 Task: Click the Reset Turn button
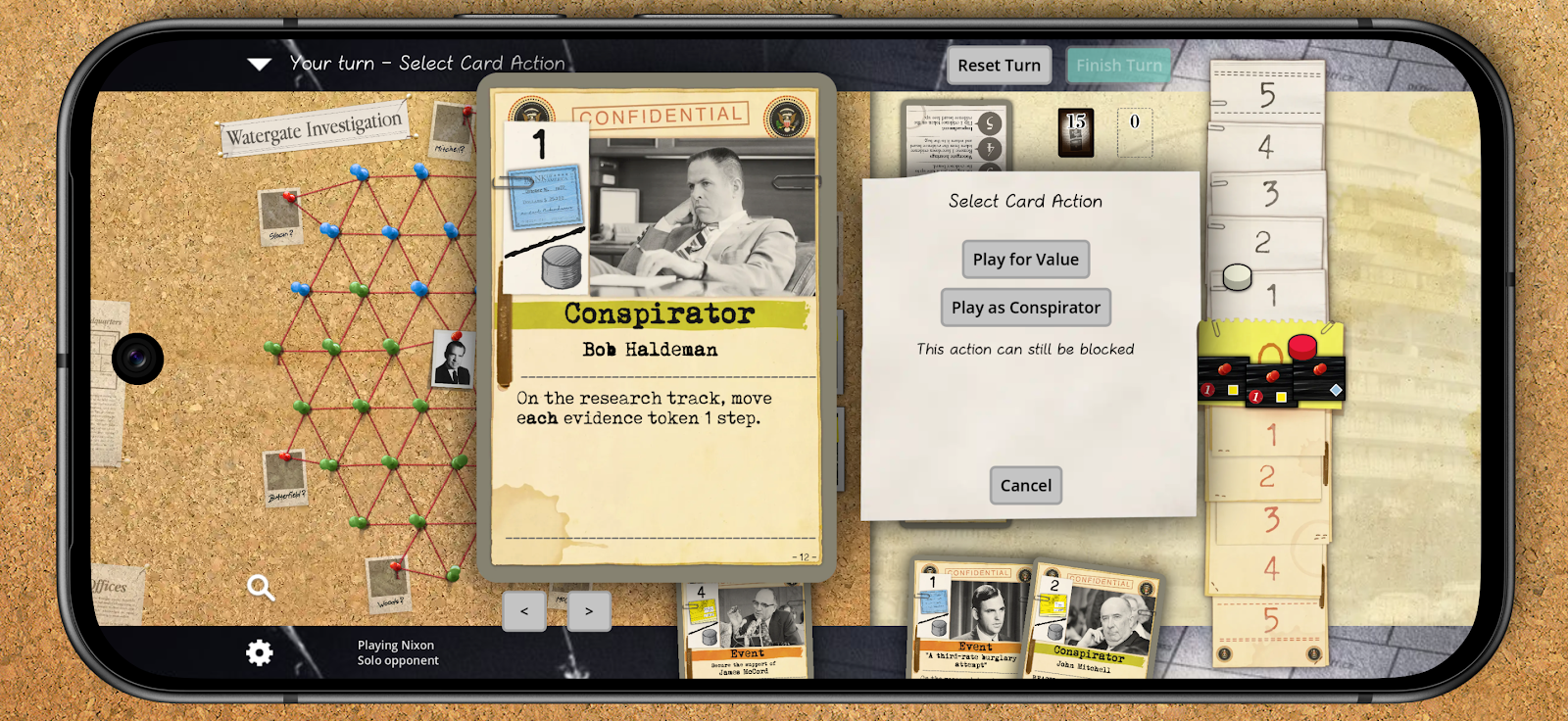[x=999, y=66]
